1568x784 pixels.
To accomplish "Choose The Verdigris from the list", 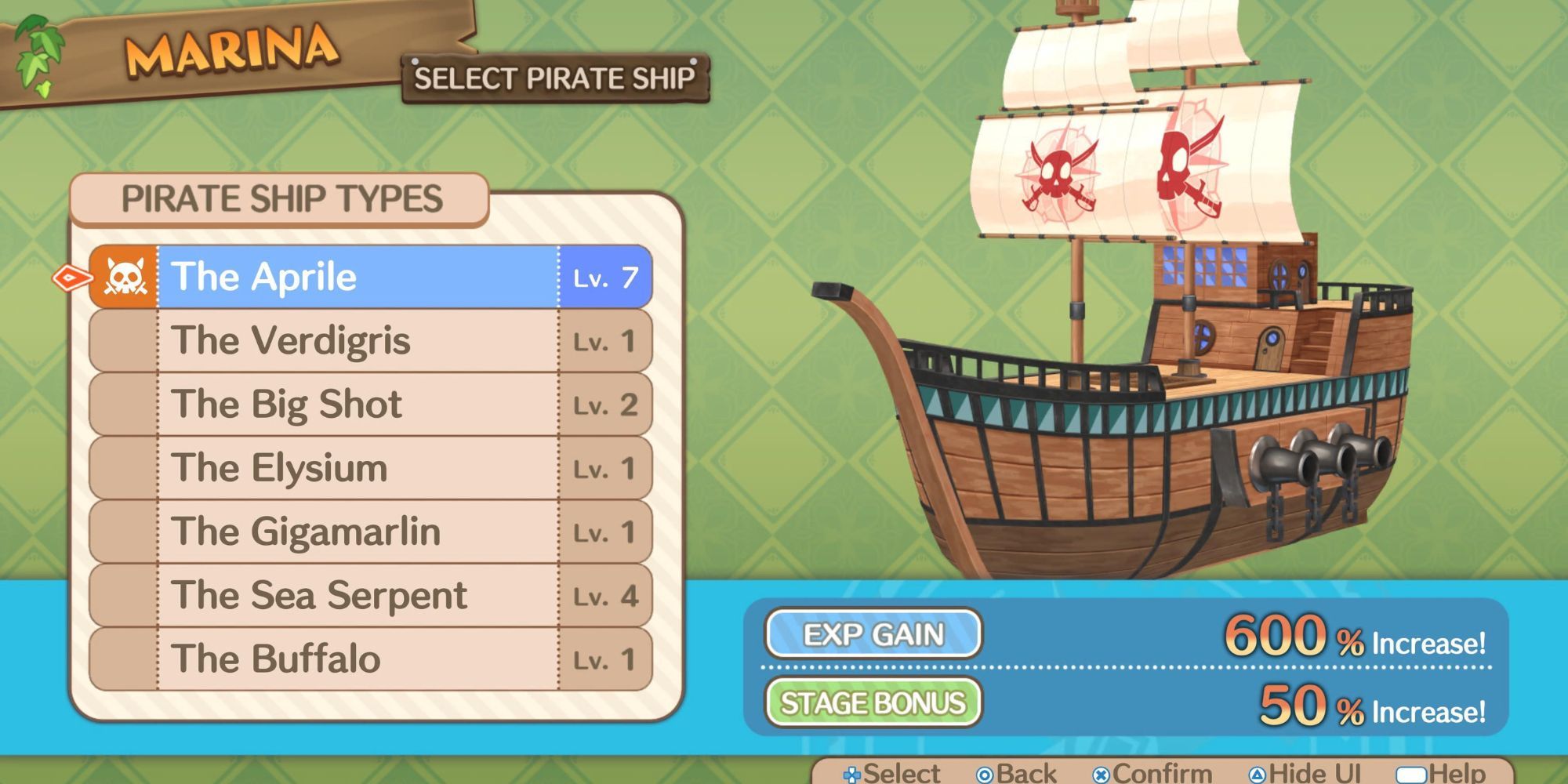I will (x=368, y=340).
